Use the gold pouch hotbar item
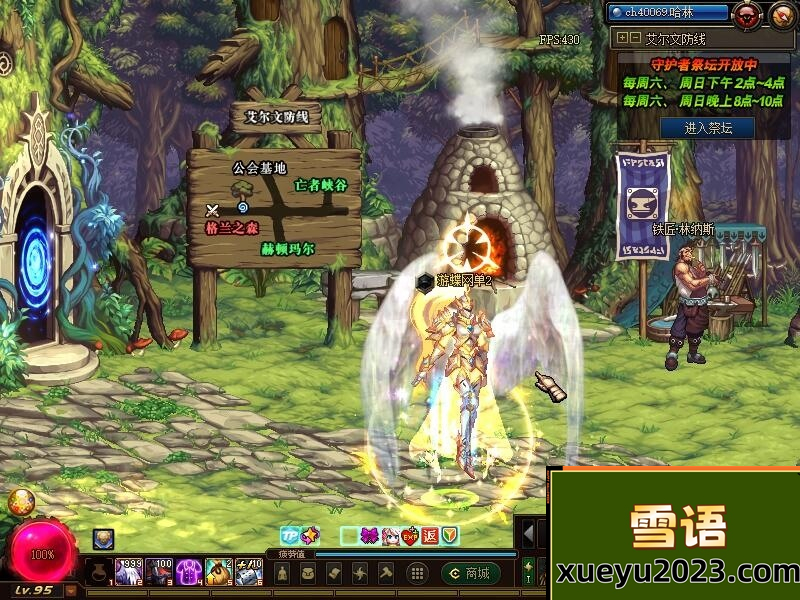 218,573
